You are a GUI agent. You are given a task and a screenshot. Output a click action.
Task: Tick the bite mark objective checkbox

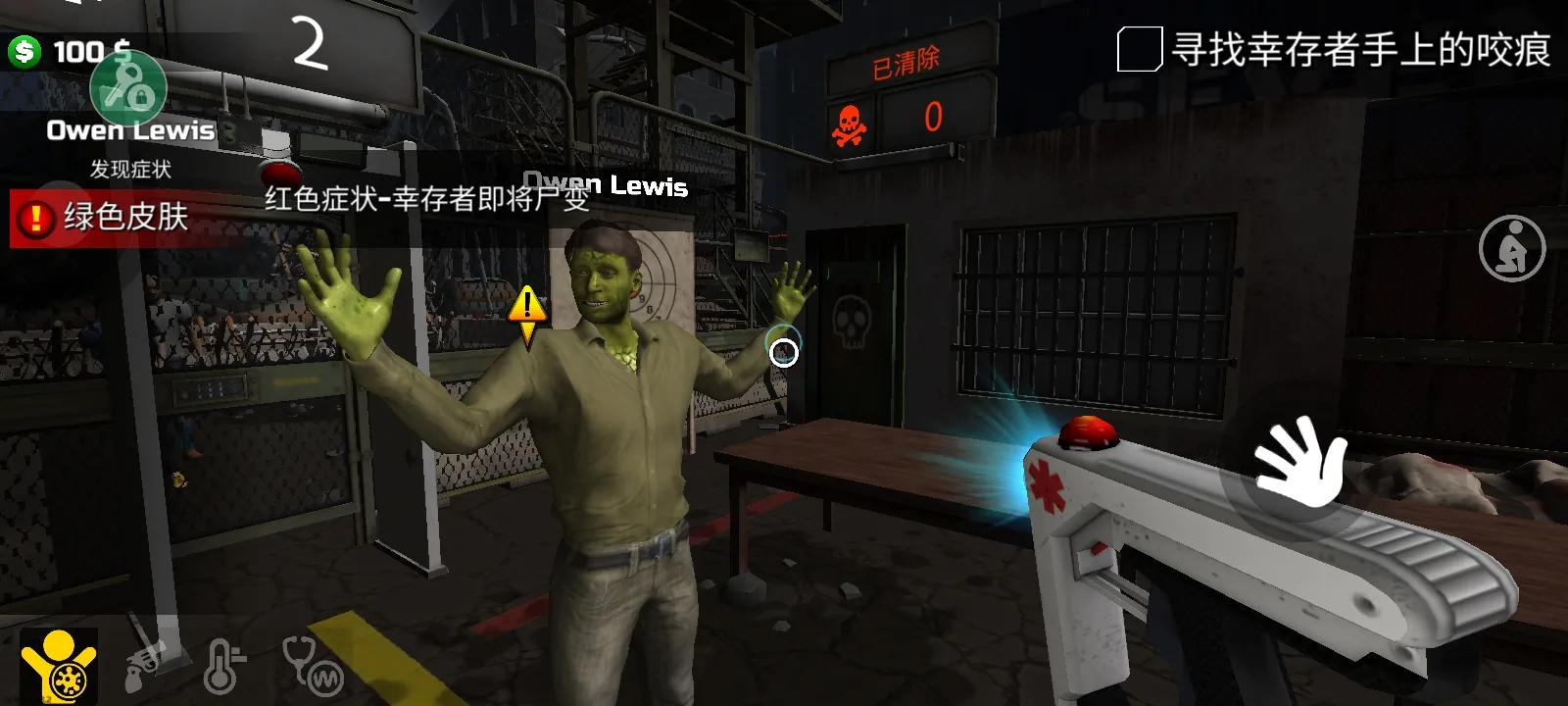pos(1139,50)
